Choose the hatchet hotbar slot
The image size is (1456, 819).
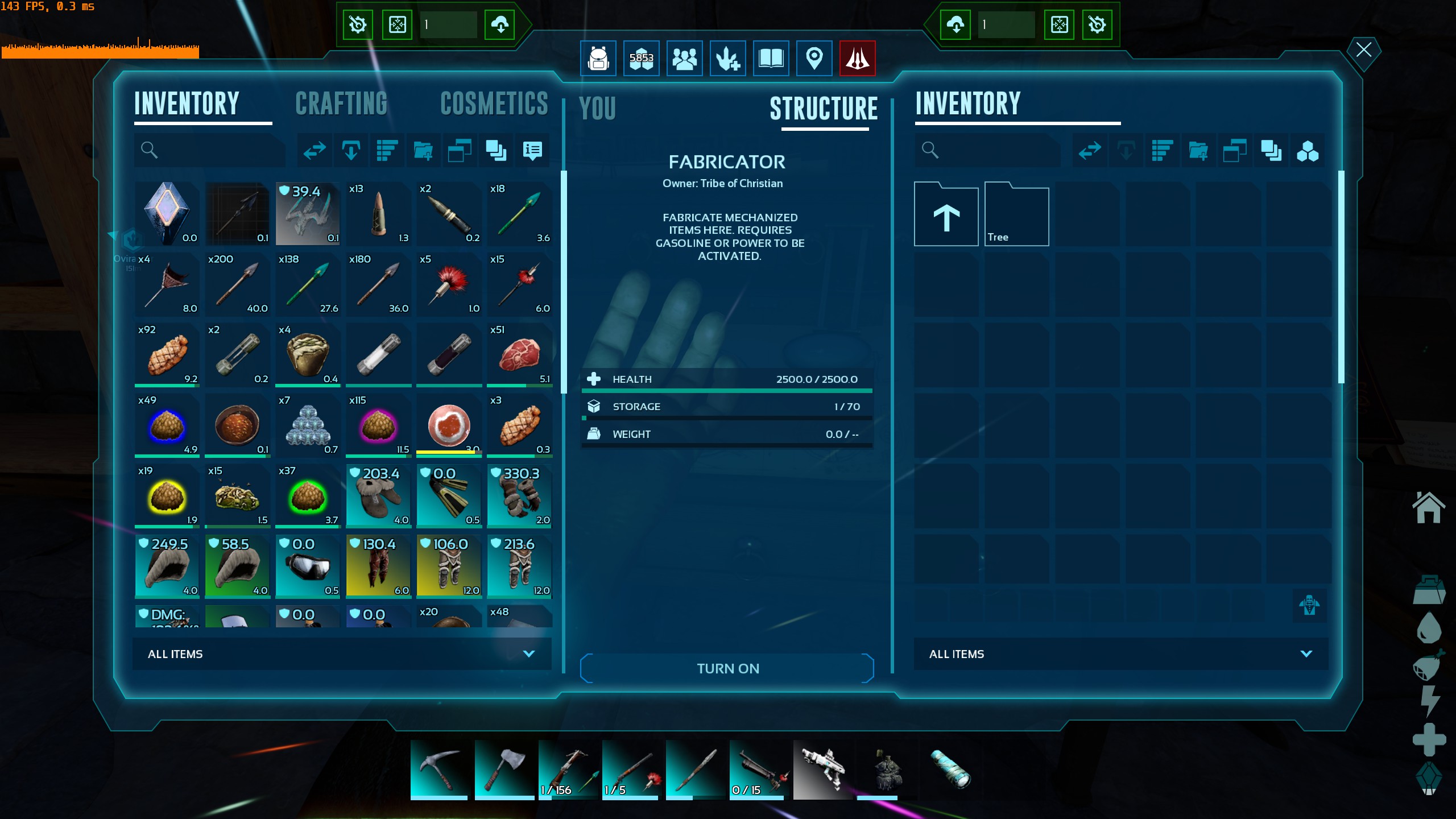[503, 769]
